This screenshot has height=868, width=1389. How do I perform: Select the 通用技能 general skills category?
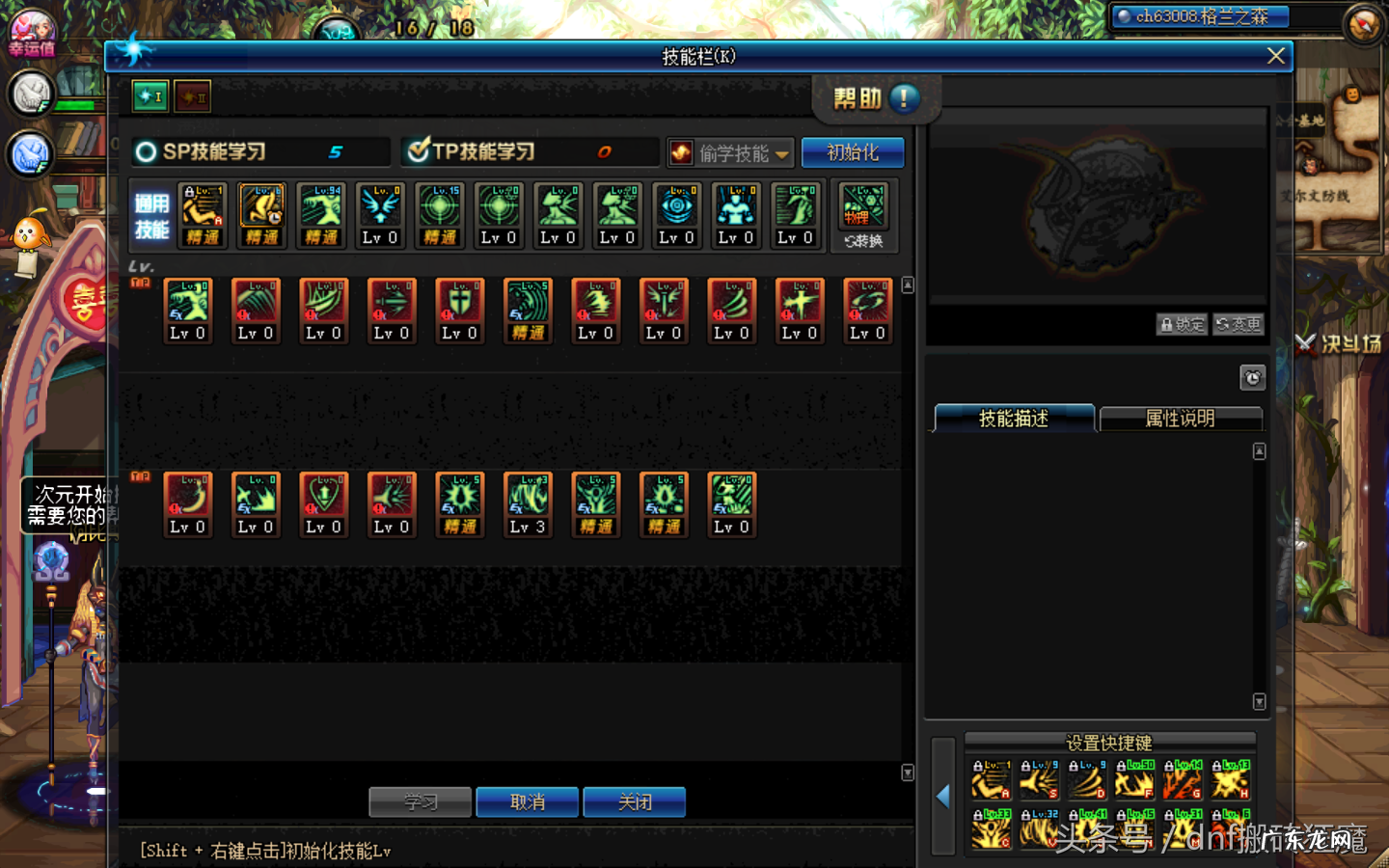click(x=151, y=215)
